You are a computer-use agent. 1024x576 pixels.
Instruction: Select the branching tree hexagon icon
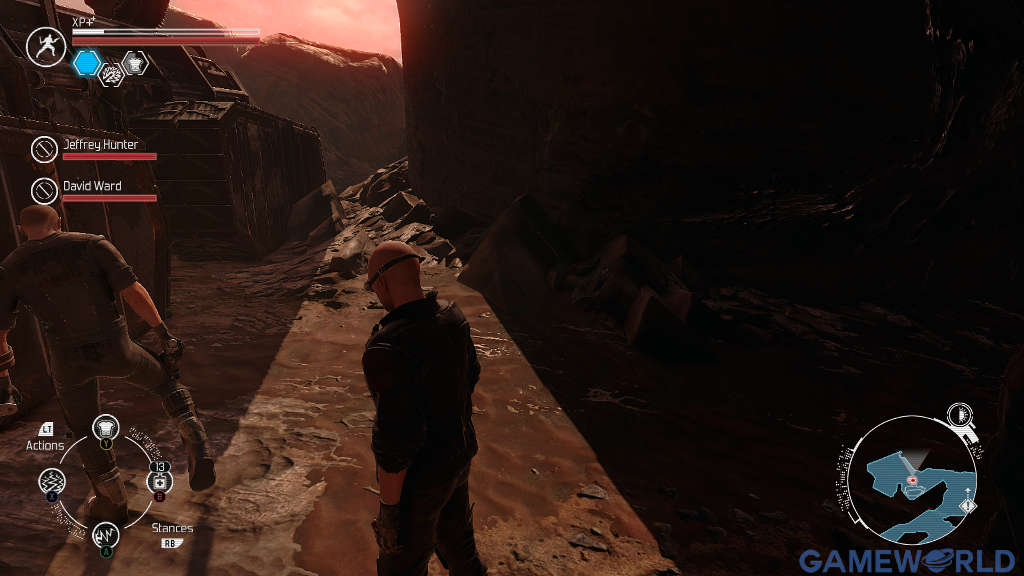click(112, 73)
